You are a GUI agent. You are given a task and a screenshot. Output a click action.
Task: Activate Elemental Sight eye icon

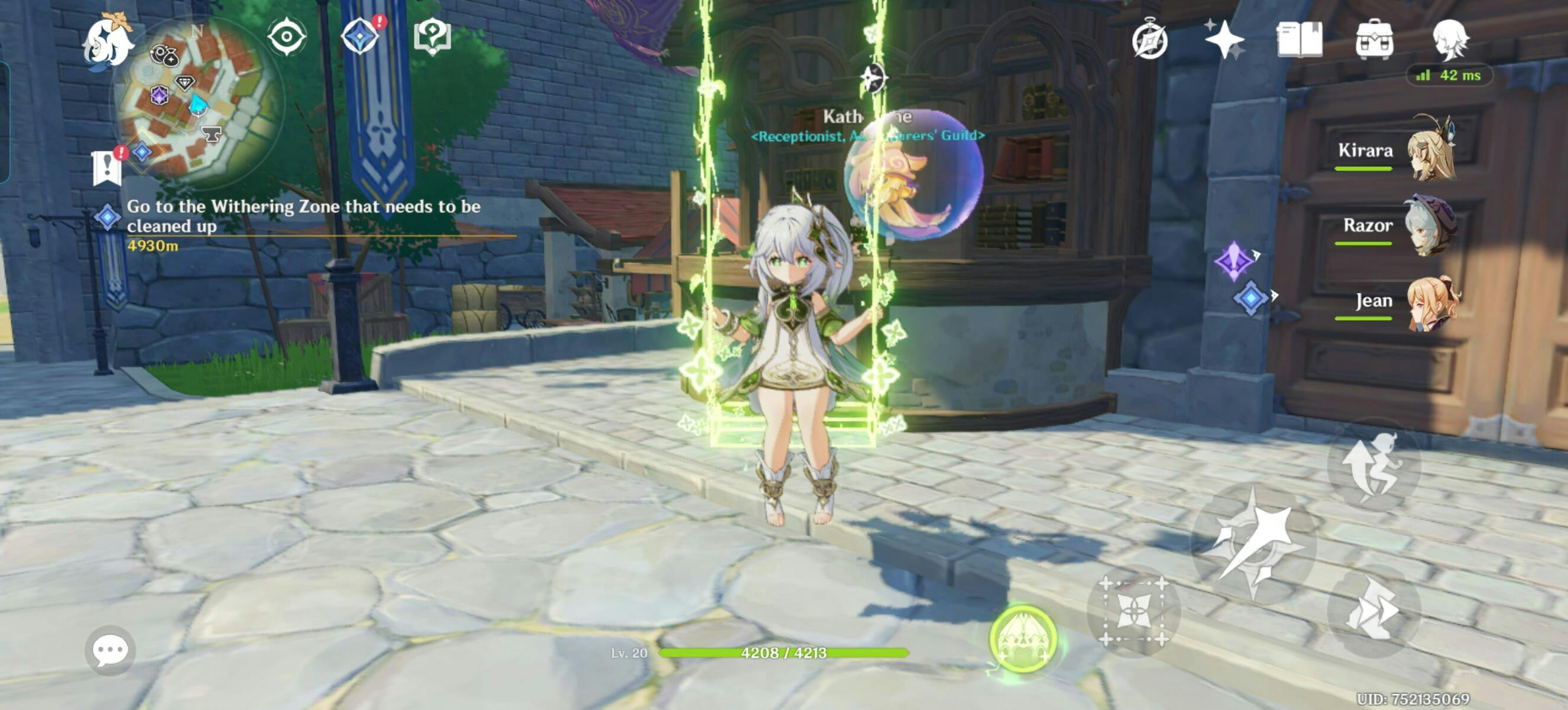tap(287, 37)
